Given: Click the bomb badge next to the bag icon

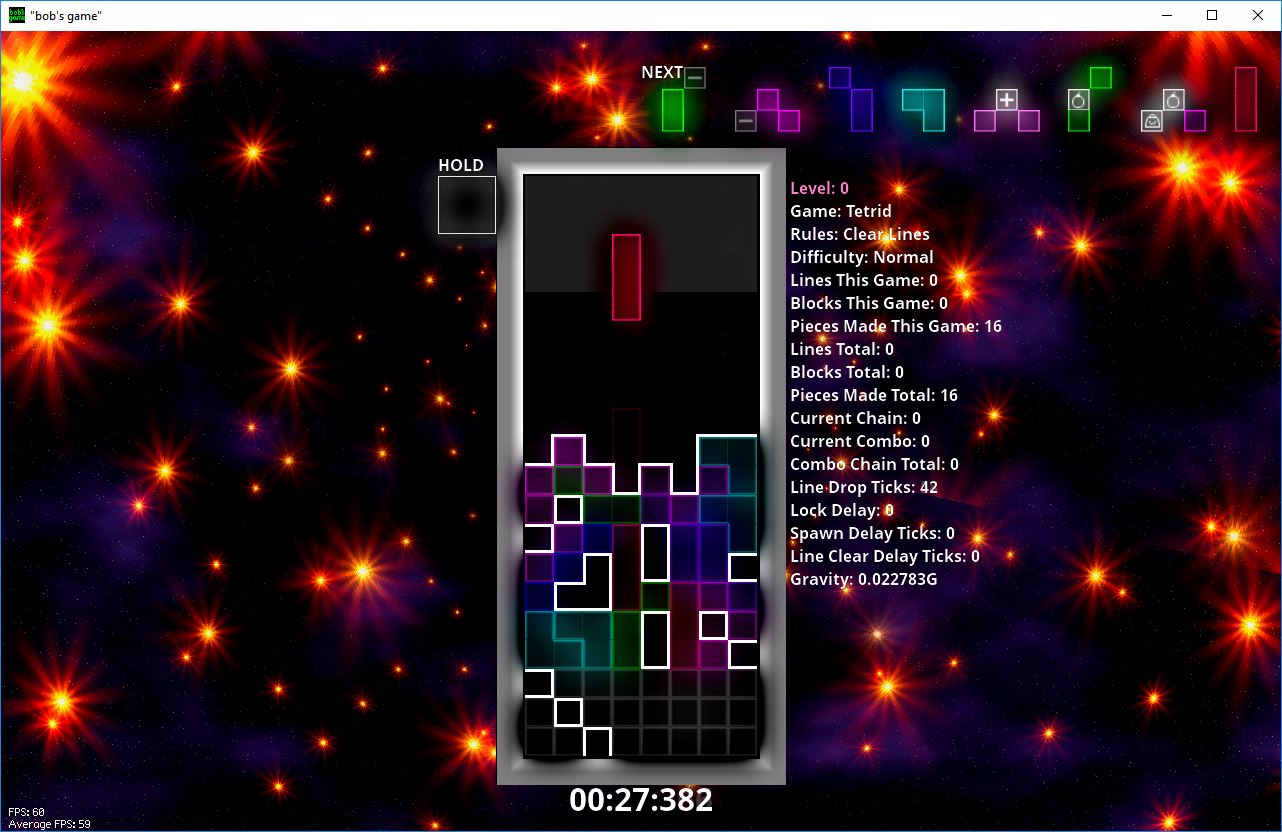Looking at the screenshot, I should pyautogui.click(x=1174, y=99).
